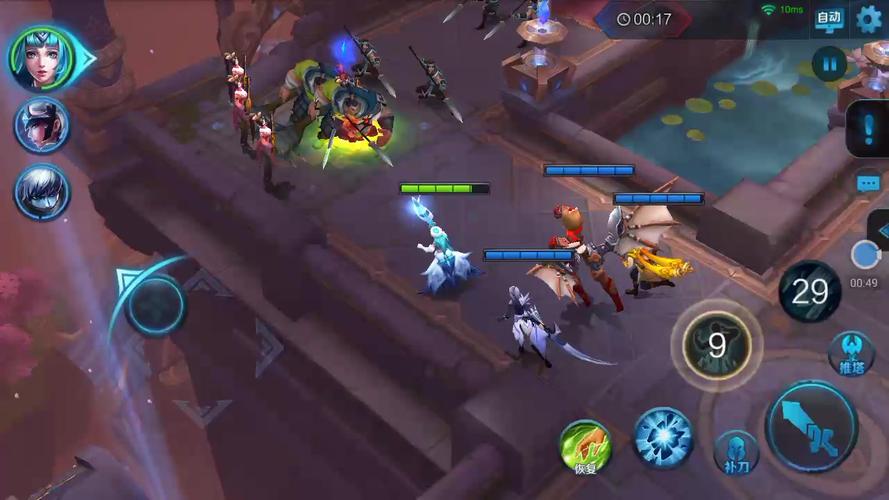Open the chat speech bubble
The height and width of the screenshot is (500, 889).
tap(868, 183)
